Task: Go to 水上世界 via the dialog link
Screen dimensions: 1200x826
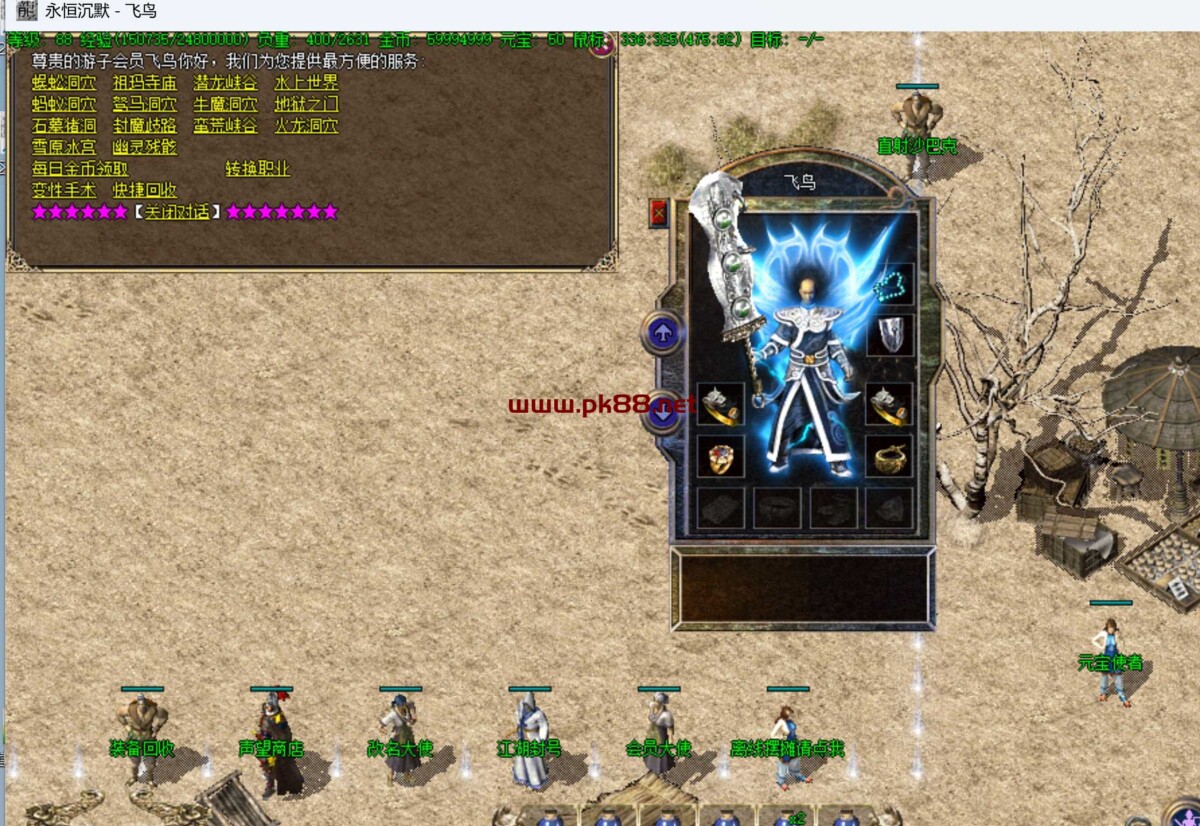Action: [x=306, y=83]
